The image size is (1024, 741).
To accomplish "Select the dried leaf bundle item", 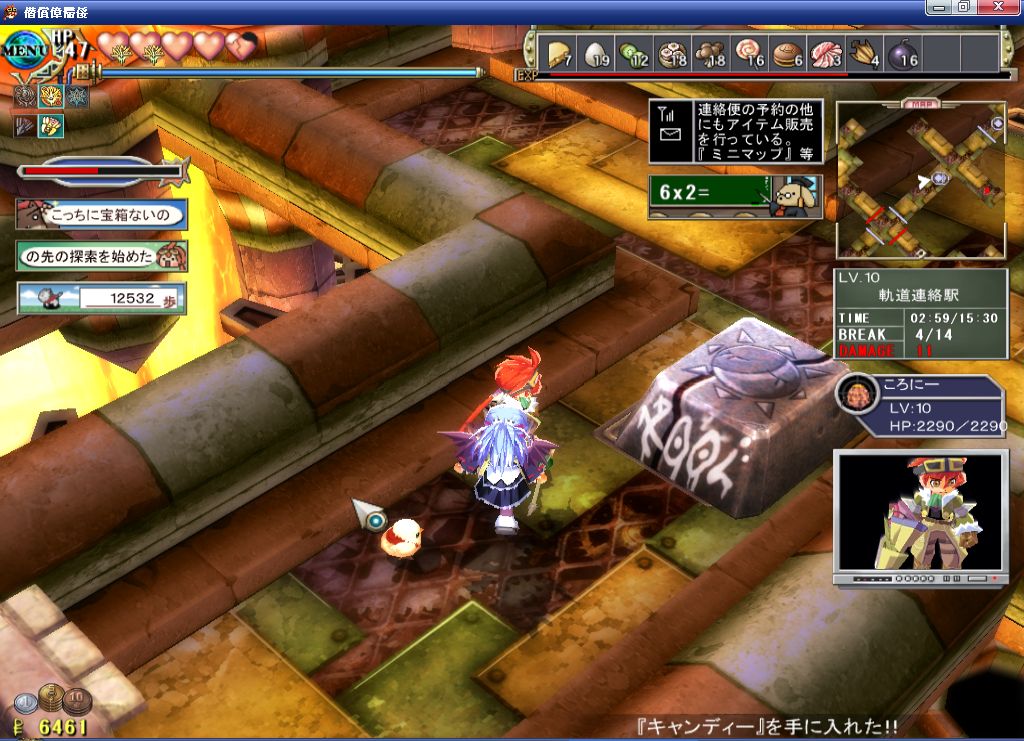I will pos(863,53).
